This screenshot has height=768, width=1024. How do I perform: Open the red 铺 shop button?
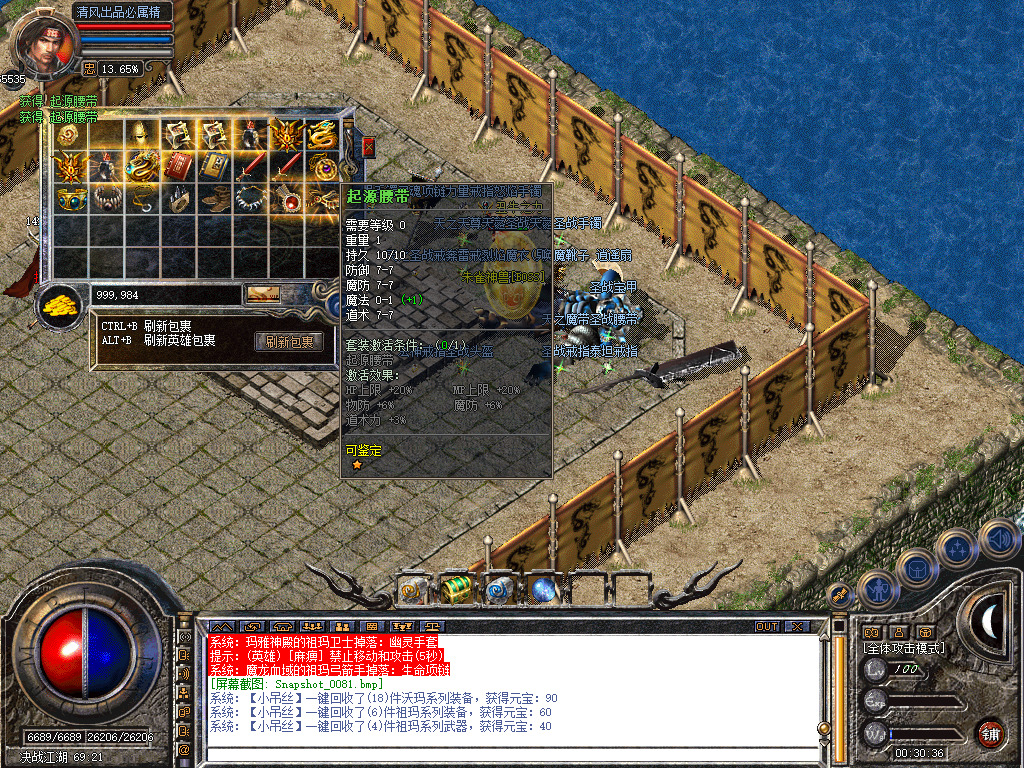click(990, 732)
